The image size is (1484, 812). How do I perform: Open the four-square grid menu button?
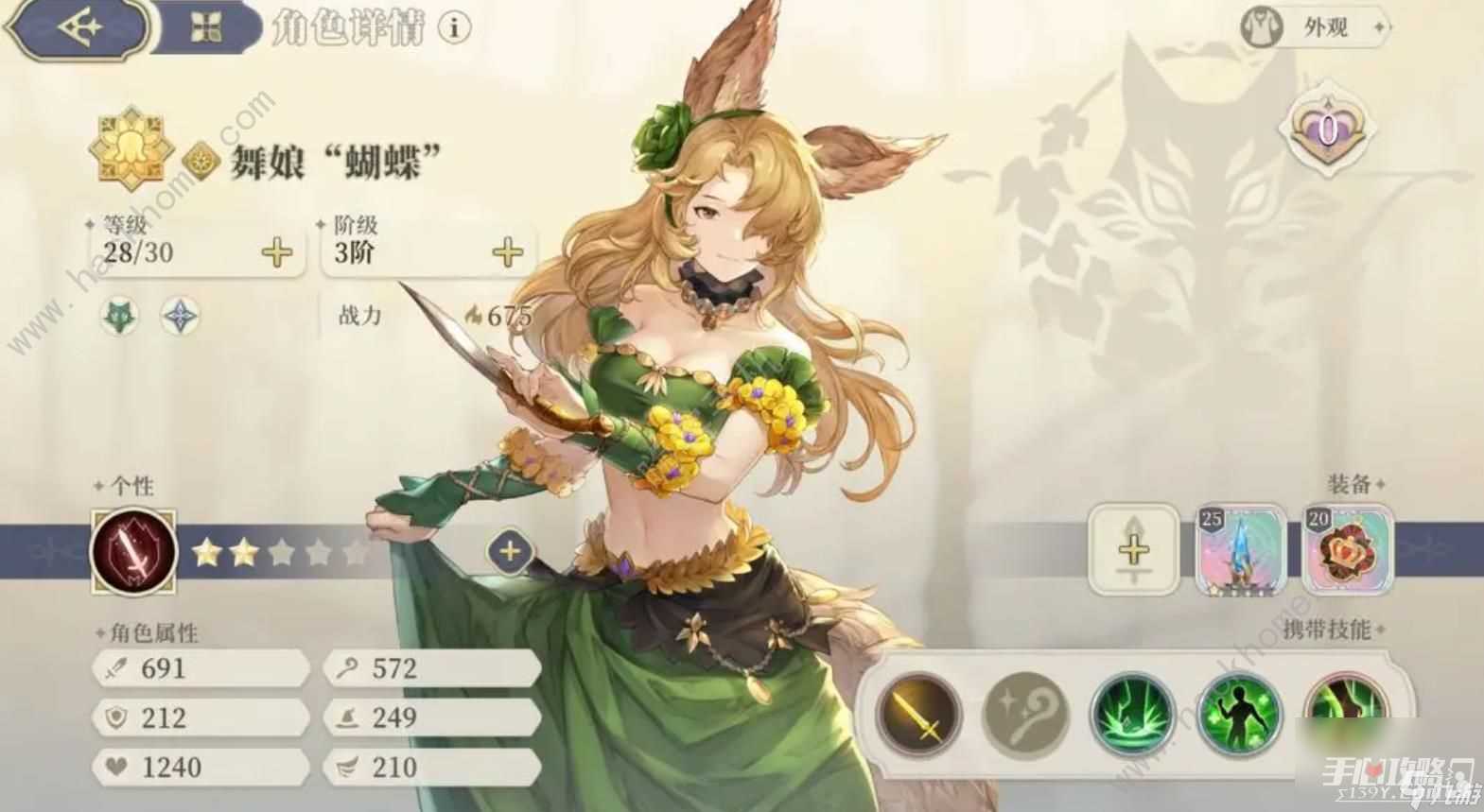point(205,28)
